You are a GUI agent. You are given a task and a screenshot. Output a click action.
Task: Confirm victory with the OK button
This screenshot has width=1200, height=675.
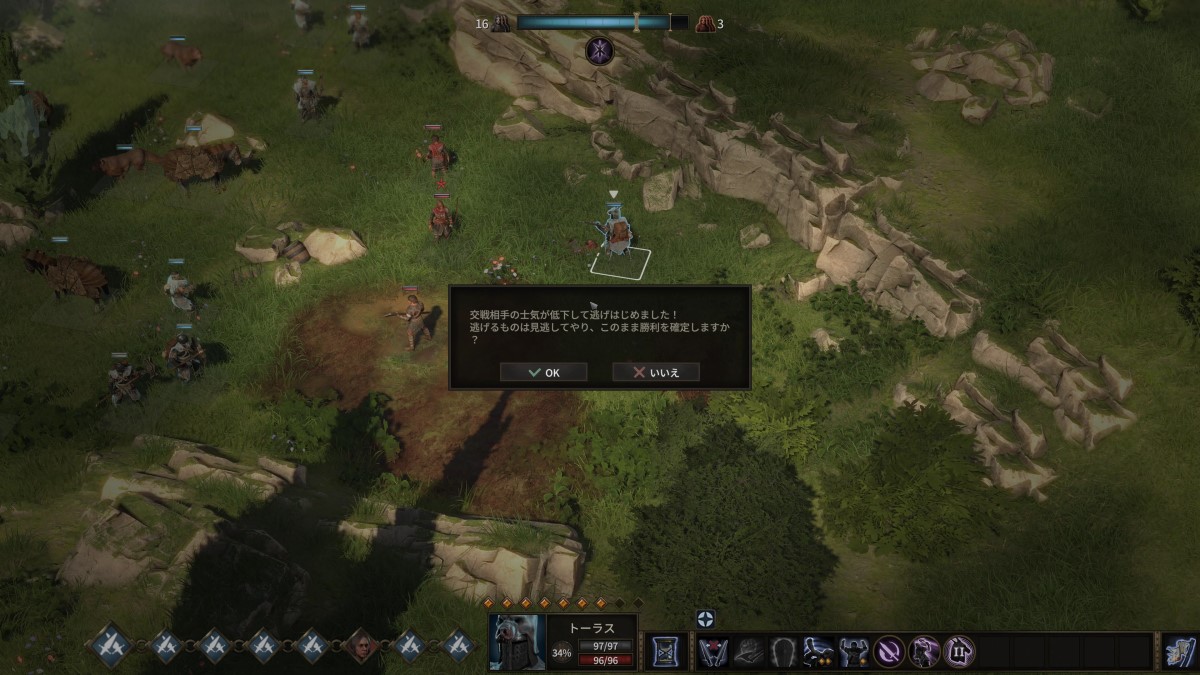(543, 372)
